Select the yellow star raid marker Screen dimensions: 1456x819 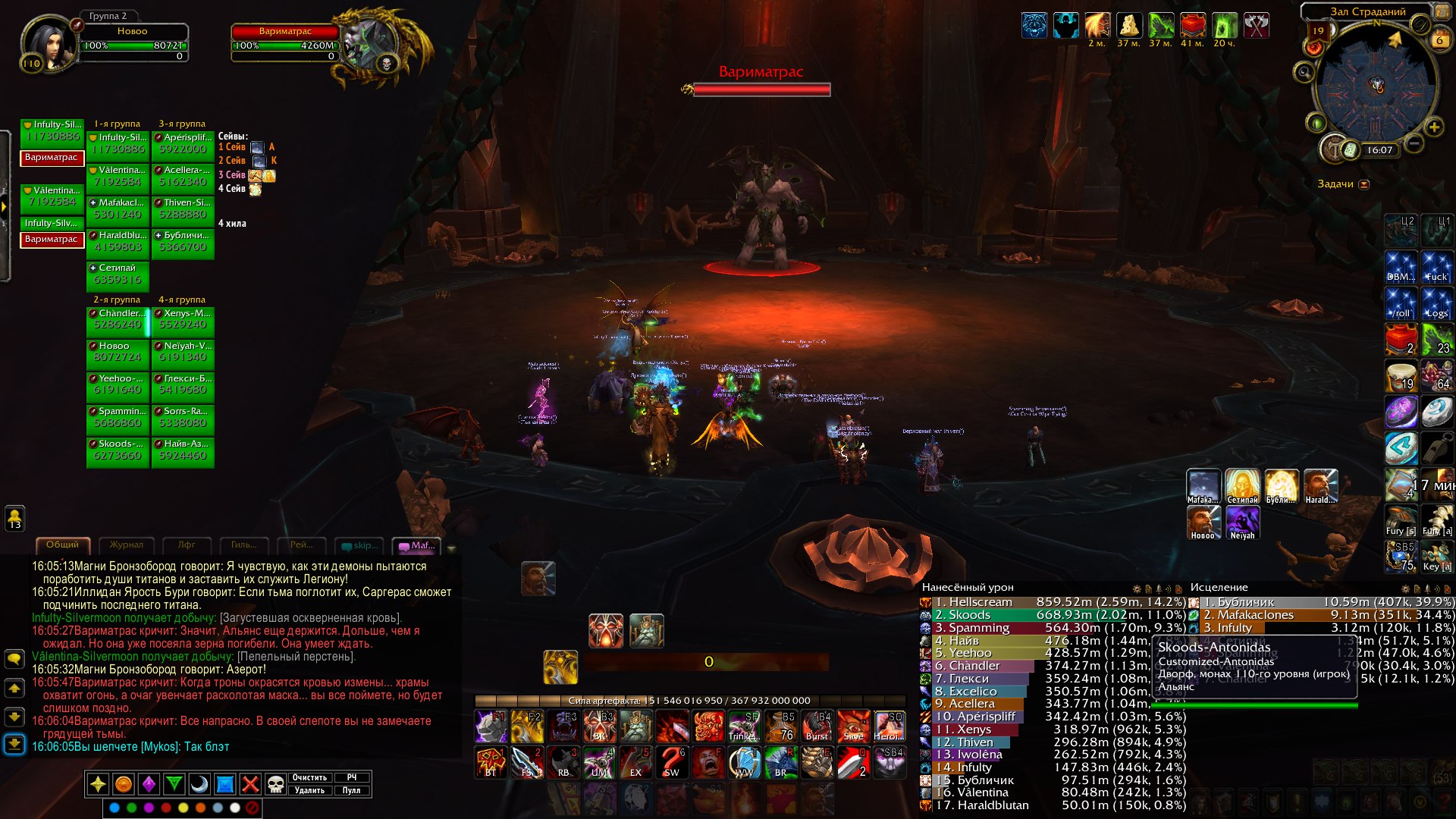[98, 784]
